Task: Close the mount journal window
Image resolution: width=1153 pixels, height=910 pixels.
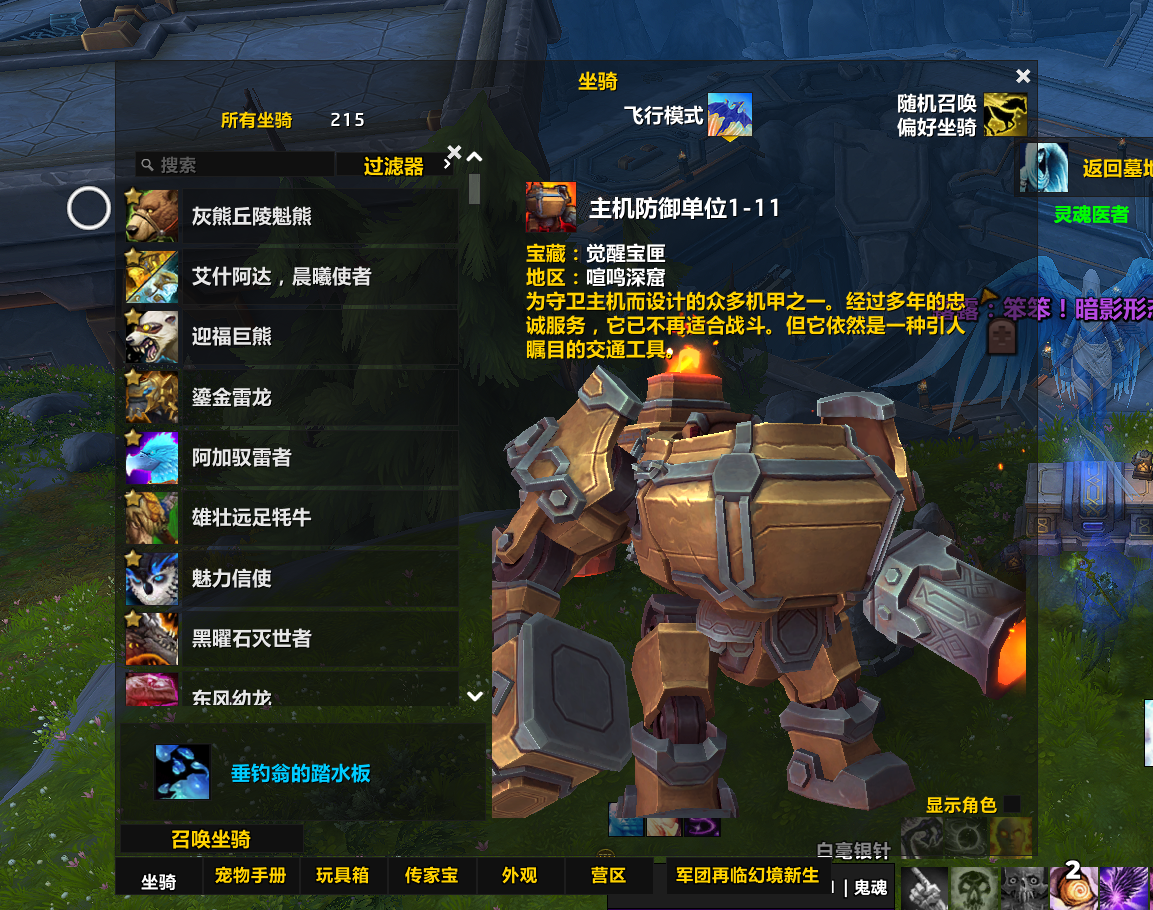Action: pos(1022,76)
